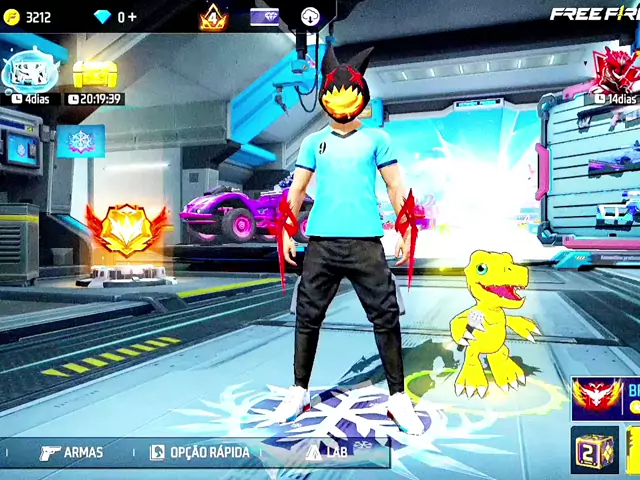Click the white round gauge icon
The height and width of the screenshot is (480, 640).
(310, 17)
